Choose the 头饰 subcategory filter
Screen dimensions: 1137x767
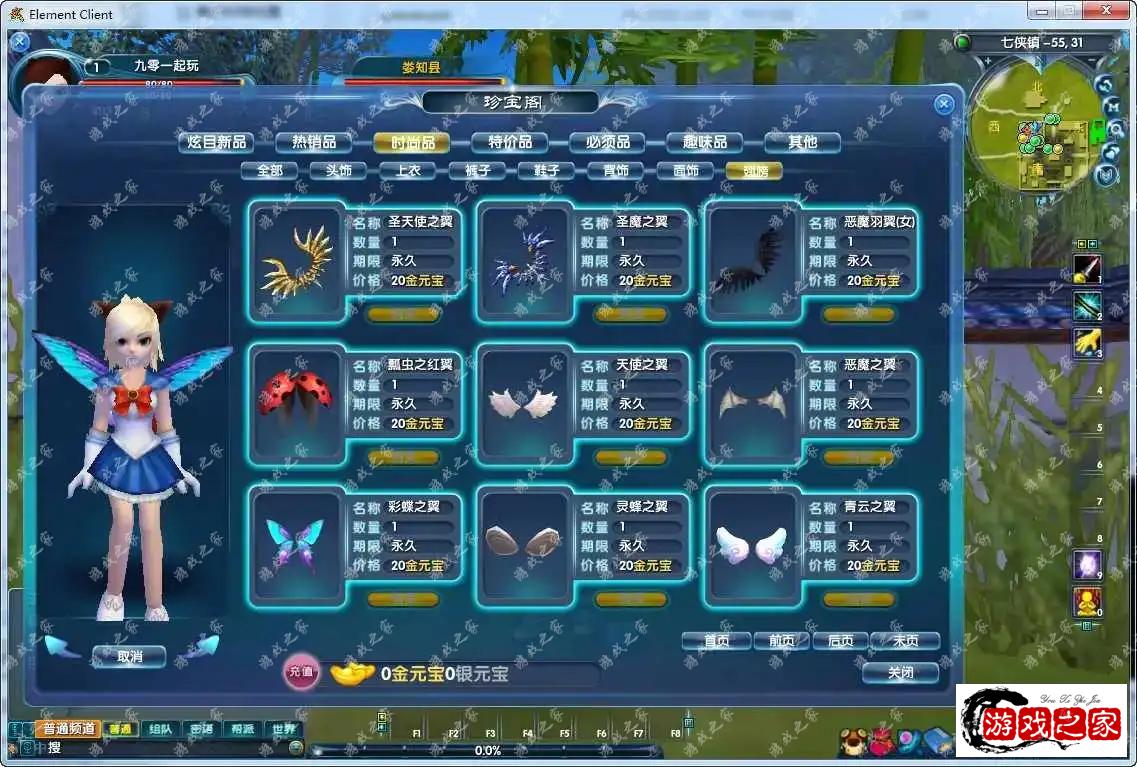pyautogui.click(x=338, y=170)
